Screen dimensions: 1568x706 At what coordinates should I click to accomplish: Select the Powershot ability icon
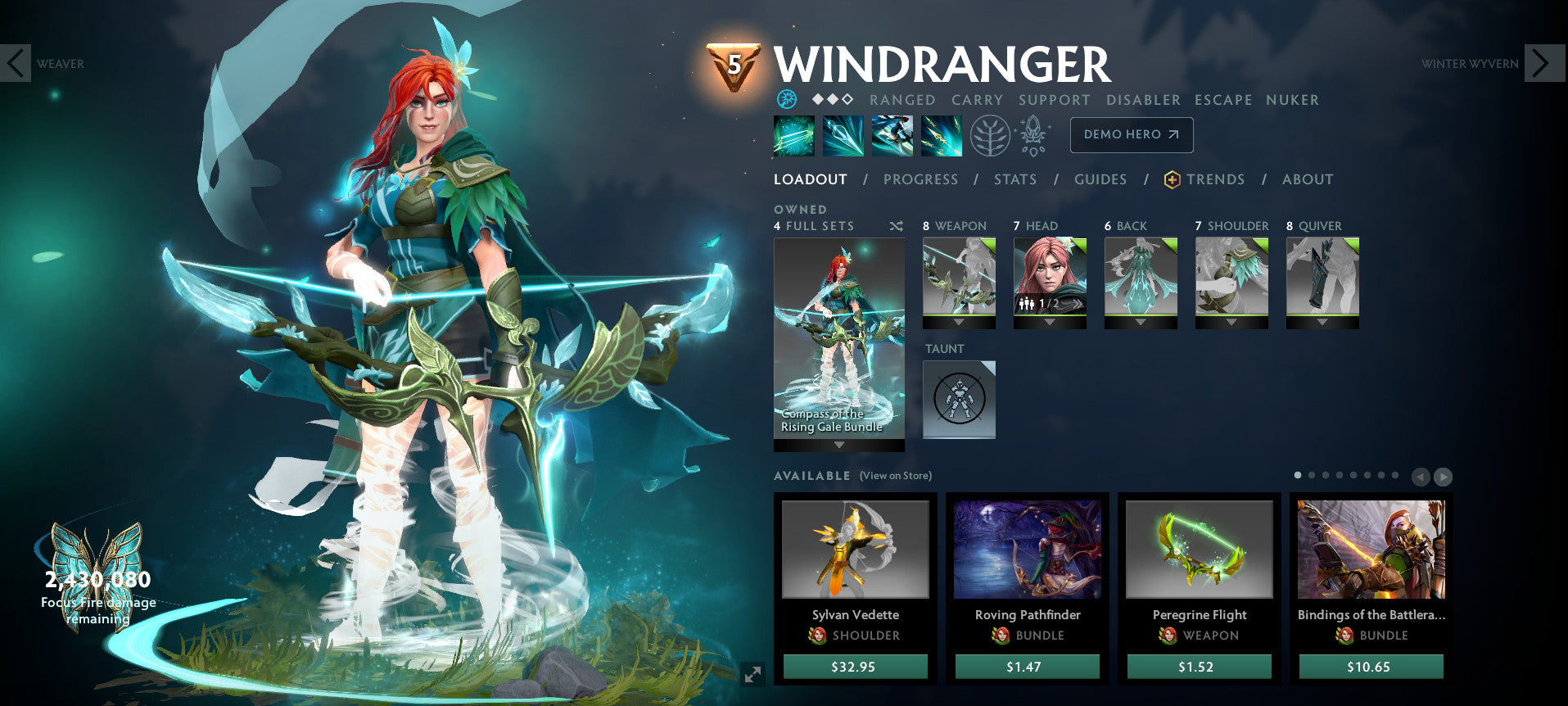click(843, 135)
